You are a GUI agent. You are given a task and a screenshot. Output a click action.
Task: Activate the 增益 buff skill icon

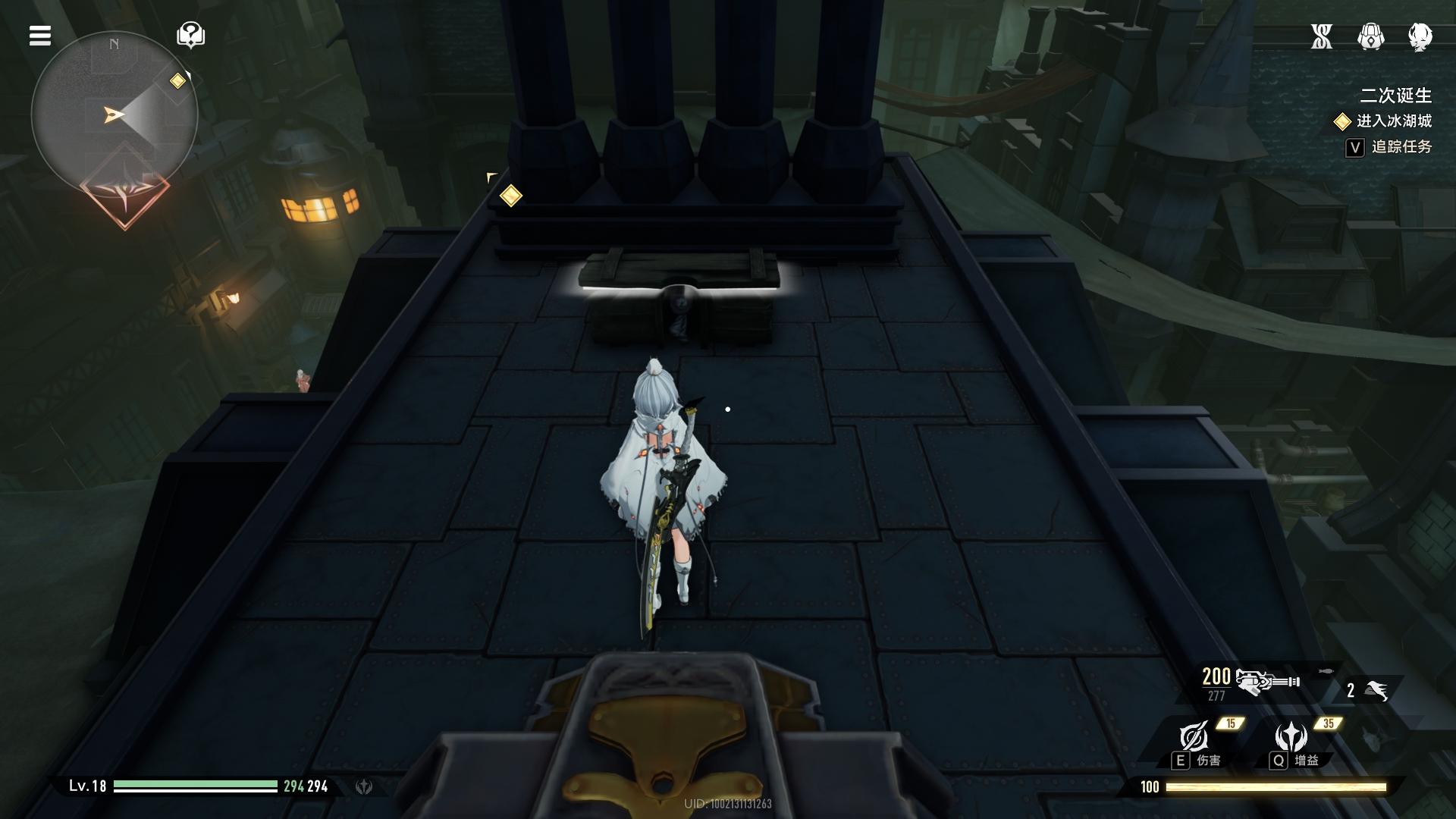coord(1291,736)
